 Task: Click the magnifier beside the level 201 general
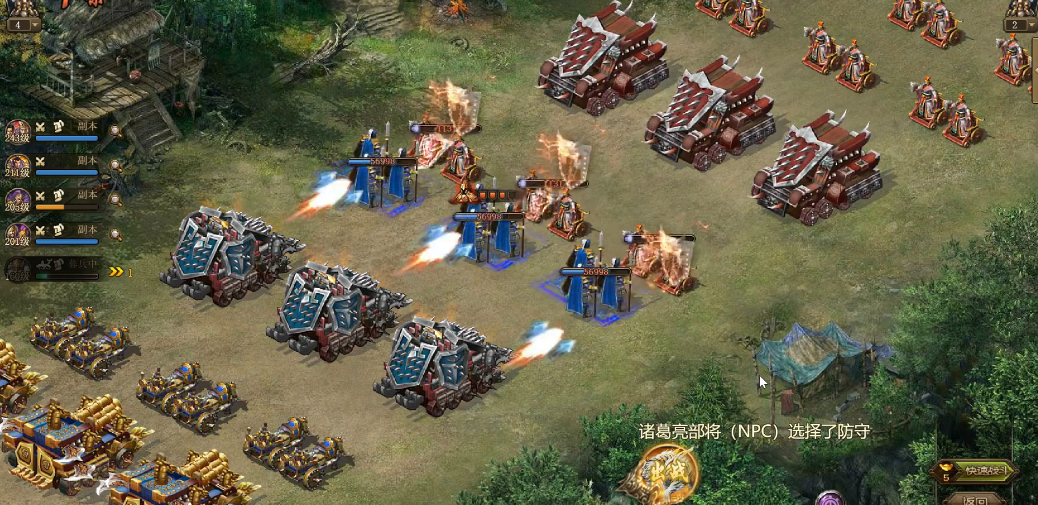coord(116,232)
